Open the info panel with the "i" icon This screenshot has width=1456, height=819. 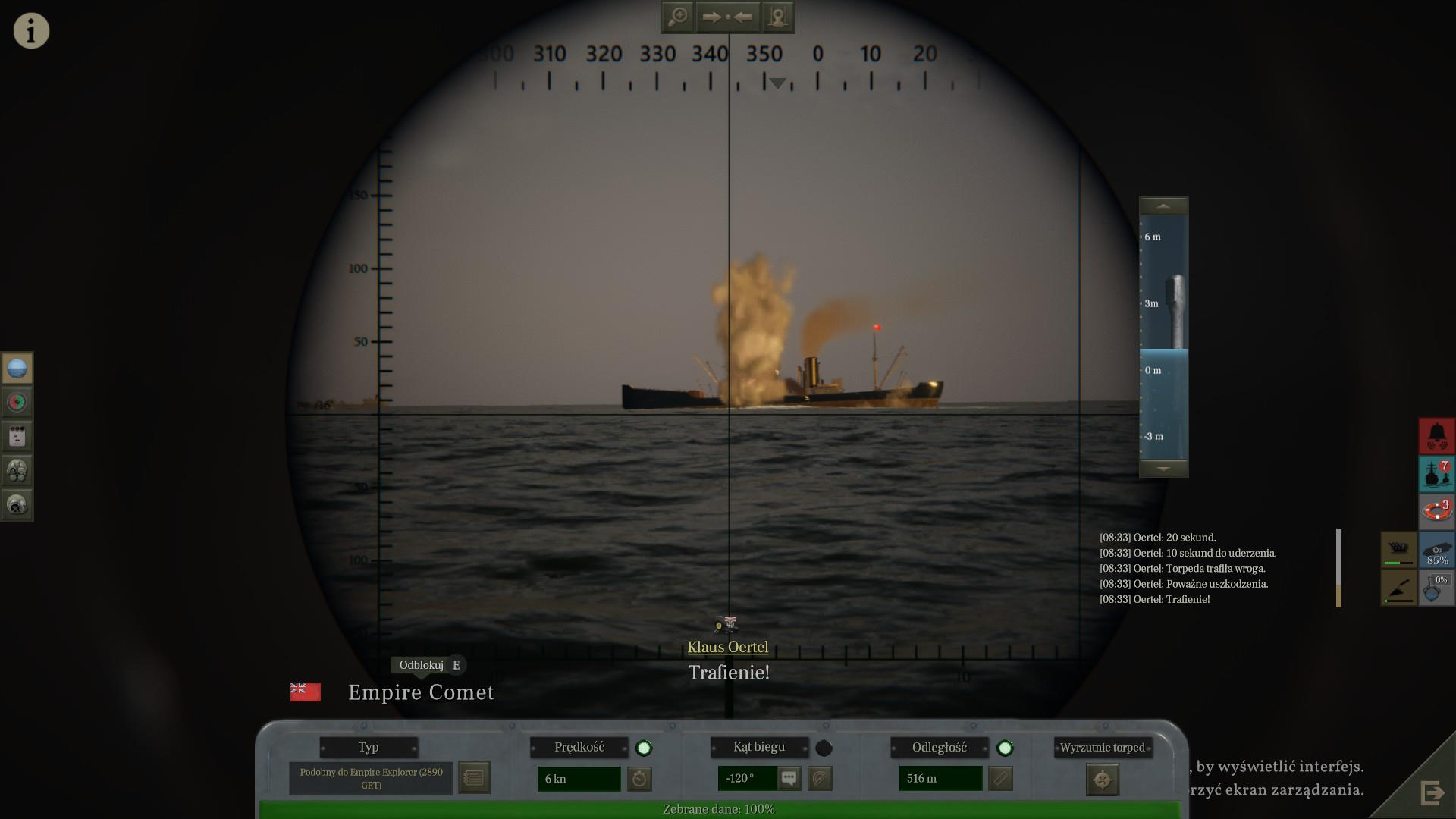tap(31, 31)
